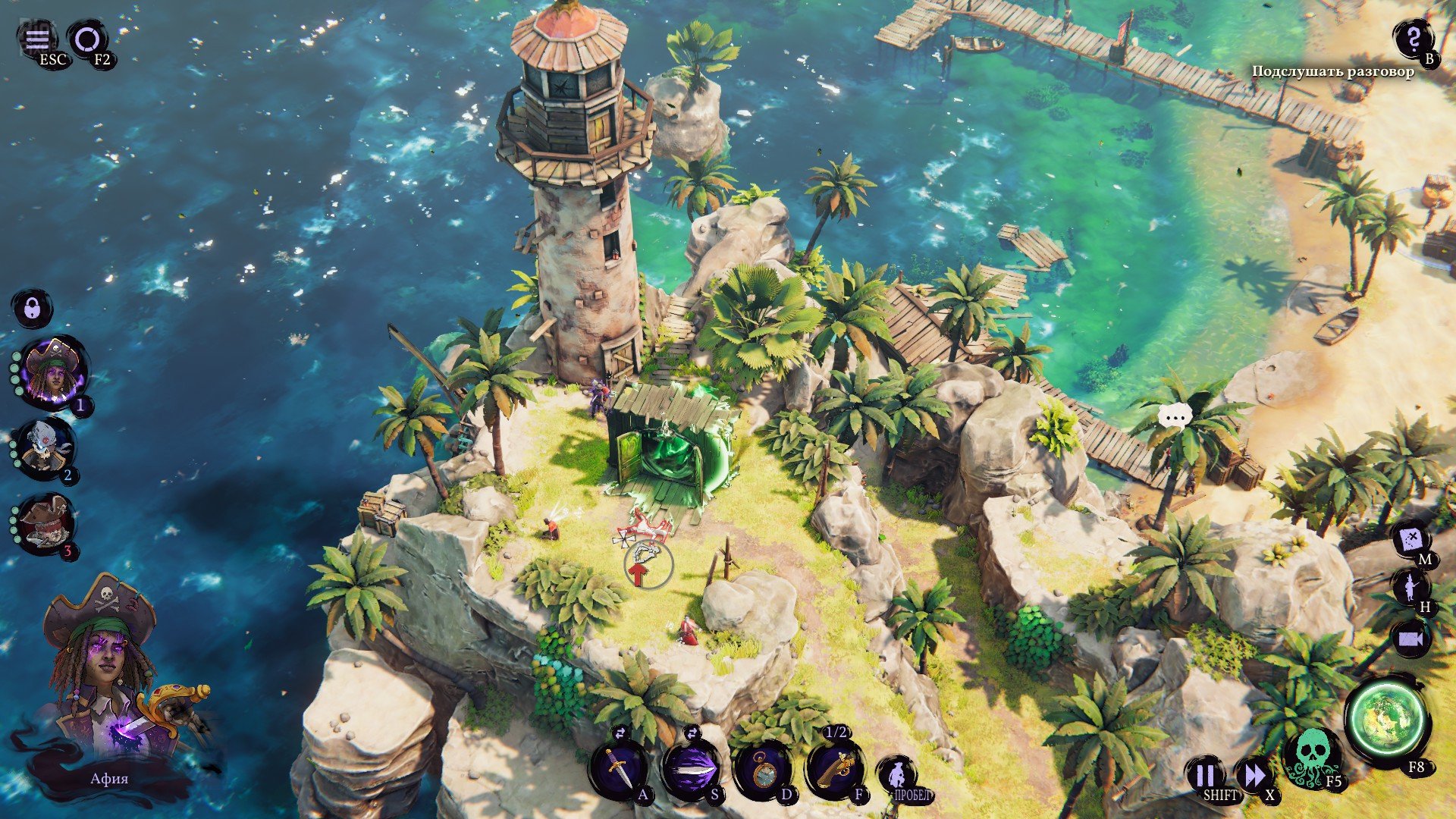This screenshot has width=1456, height=819.
Task: Click the fast-forward speed button
Action: 1254,776
